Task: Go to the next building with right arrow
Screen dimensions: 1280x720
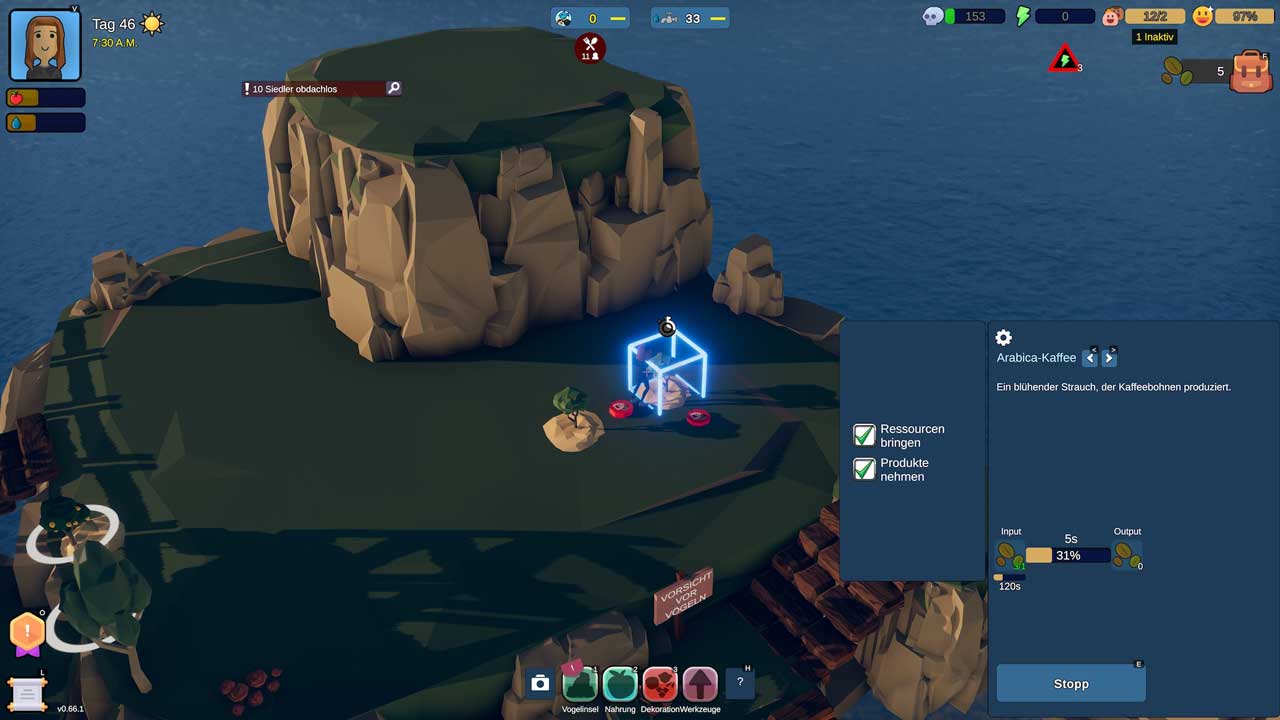Action: pyautogui.click(x=1109, y=358)
